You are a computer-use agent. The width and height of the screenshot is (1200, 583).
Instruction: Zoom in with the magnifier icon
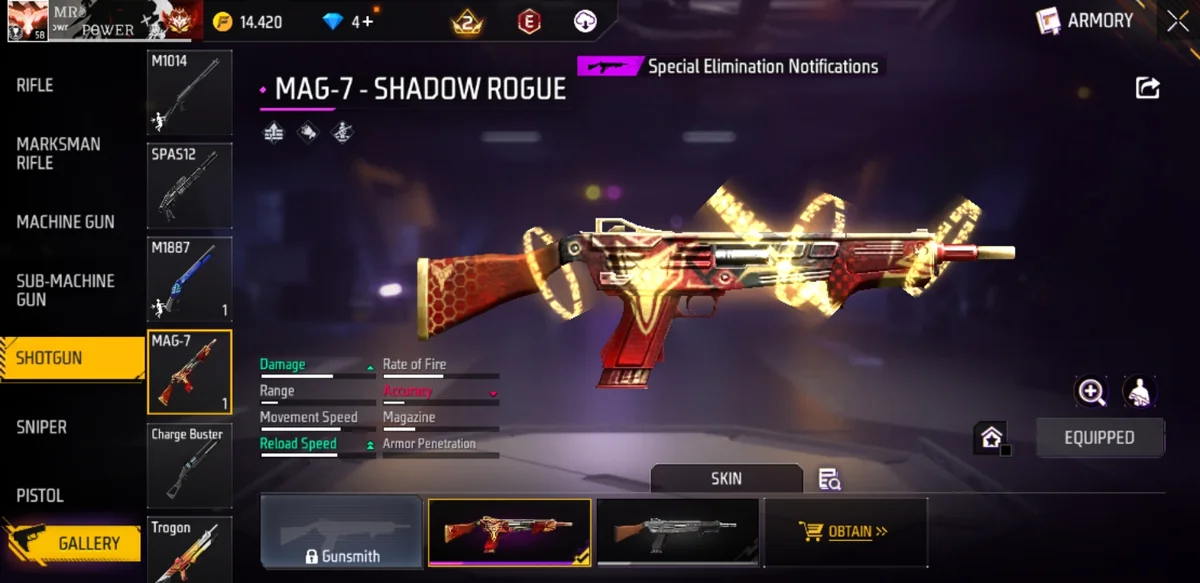click(1091, 392)
